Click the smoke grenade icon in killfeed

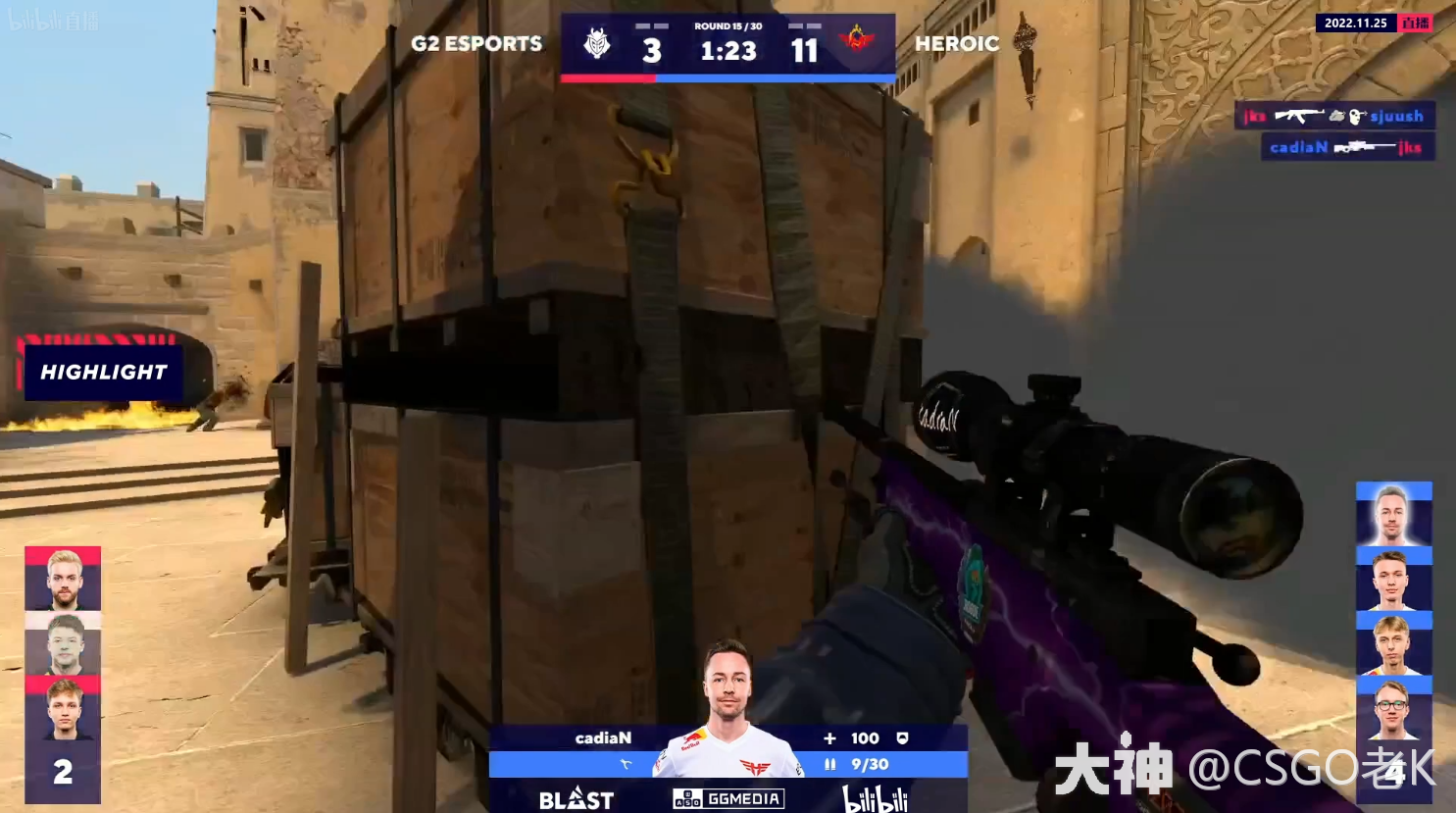coord(1338,115)
